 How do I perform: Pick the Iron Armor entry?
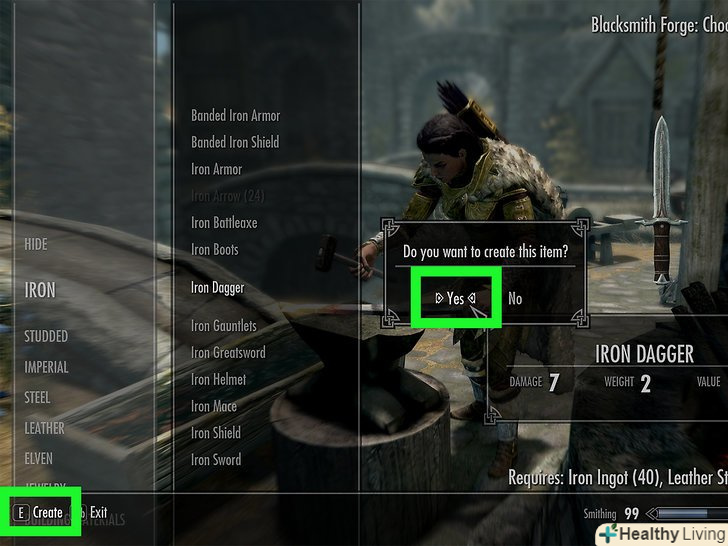(x=216, y=169)
